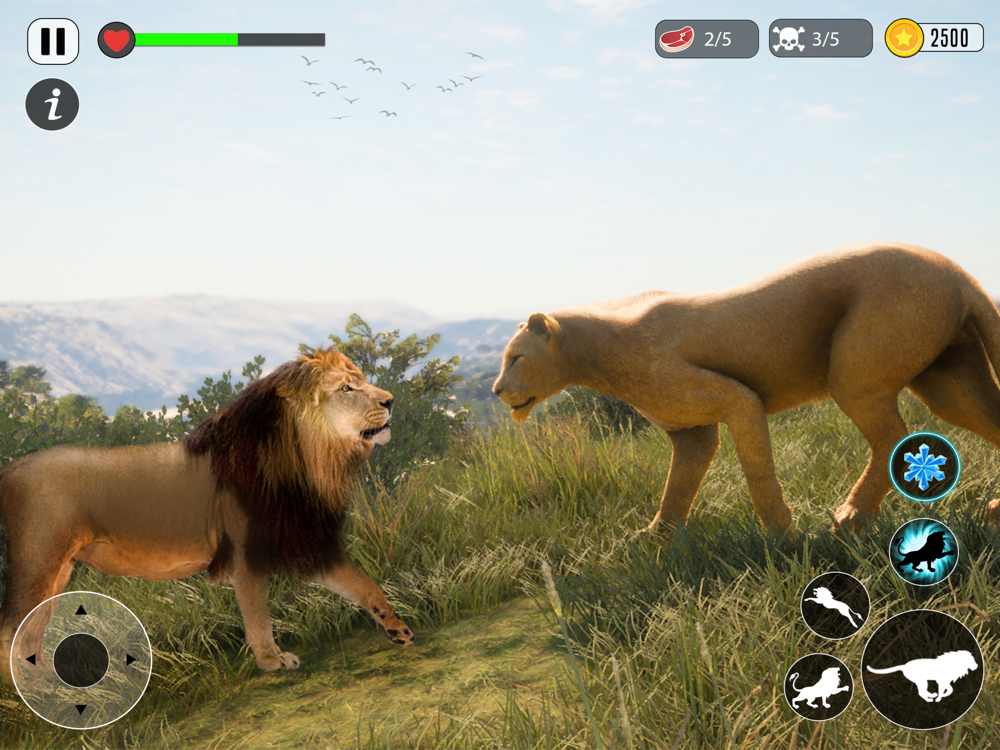Pause the game
Image resolution: width=1000 pixels, height=750 pixels.
tap(53, 41)
